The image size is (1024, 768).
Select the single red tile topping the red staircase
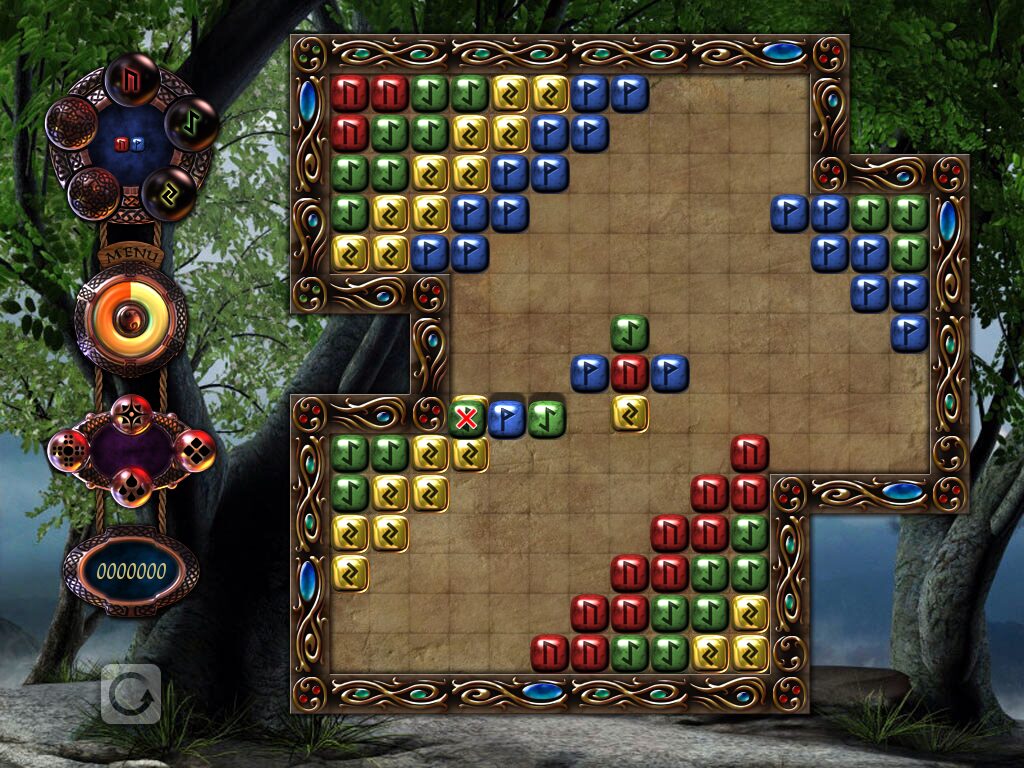(749, 453)
